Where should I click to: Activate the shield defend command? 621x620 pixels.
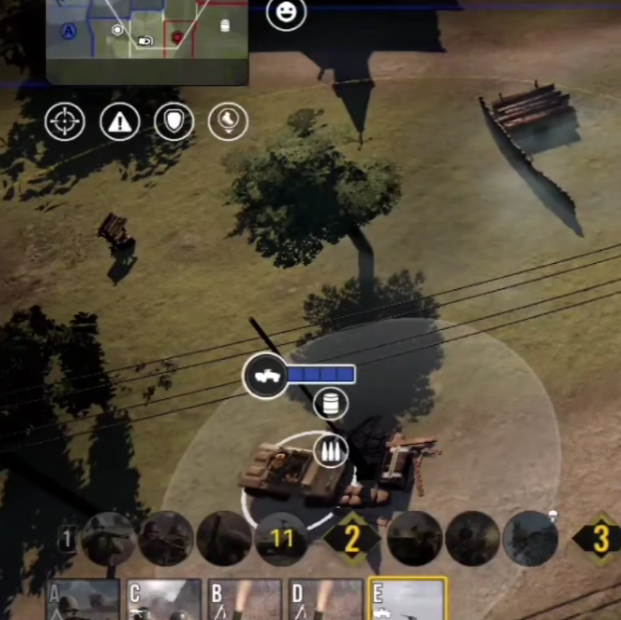click(x=174, y=122)
